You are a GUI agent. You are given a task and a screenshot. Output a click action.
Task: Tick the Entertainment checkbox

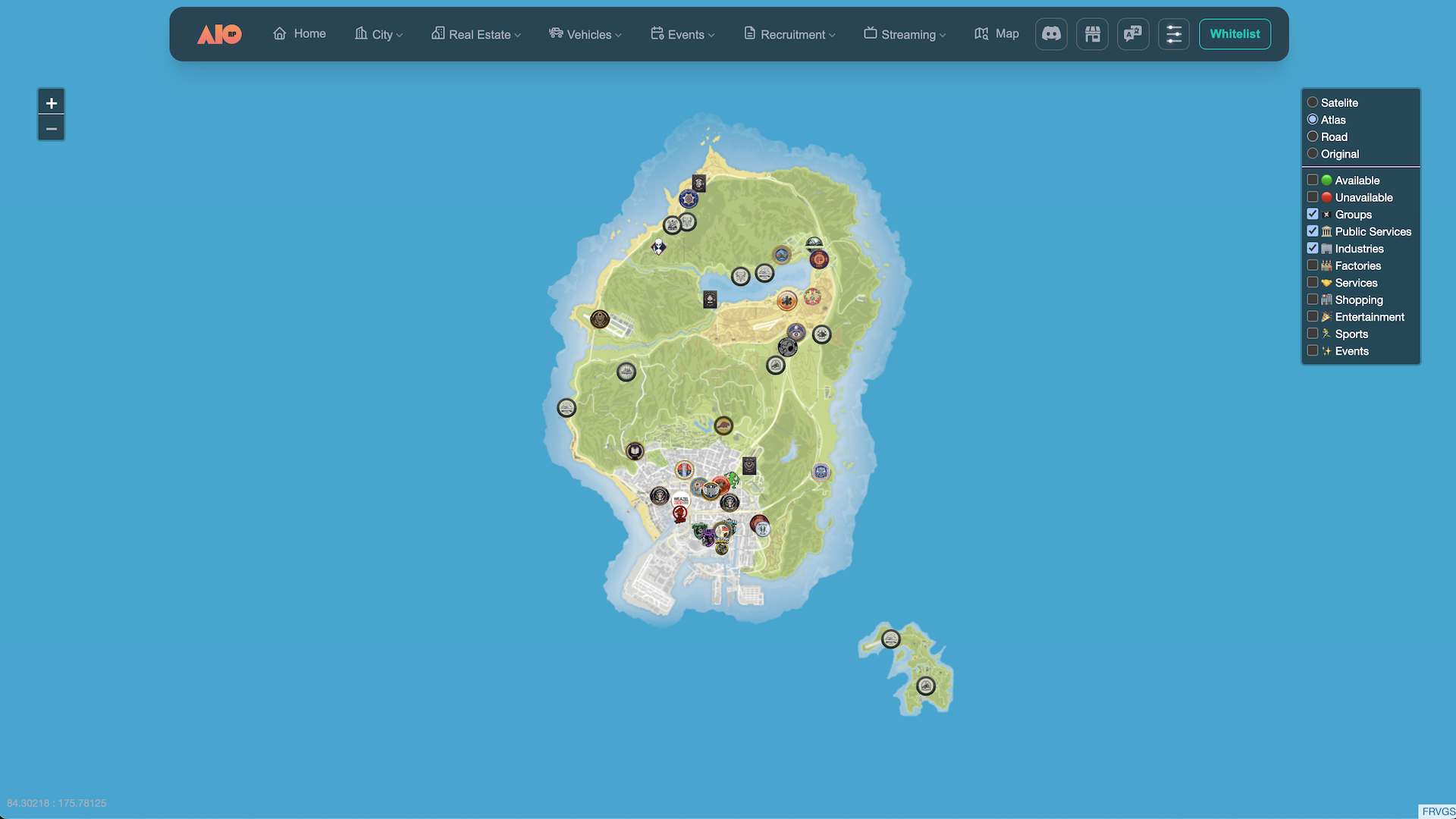(x=1313, y=317)
